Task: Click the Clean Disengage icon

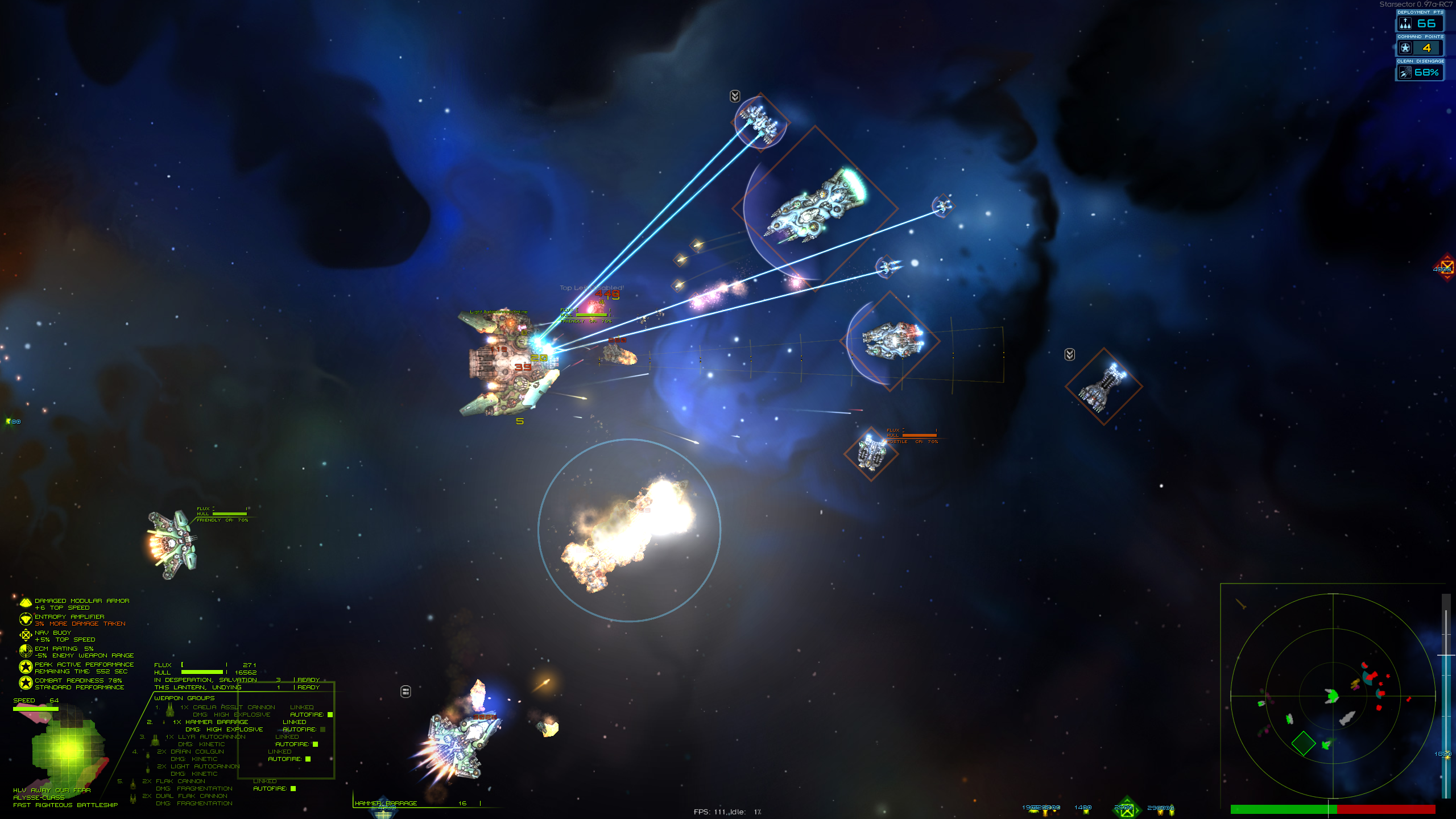Action: 1405,73
